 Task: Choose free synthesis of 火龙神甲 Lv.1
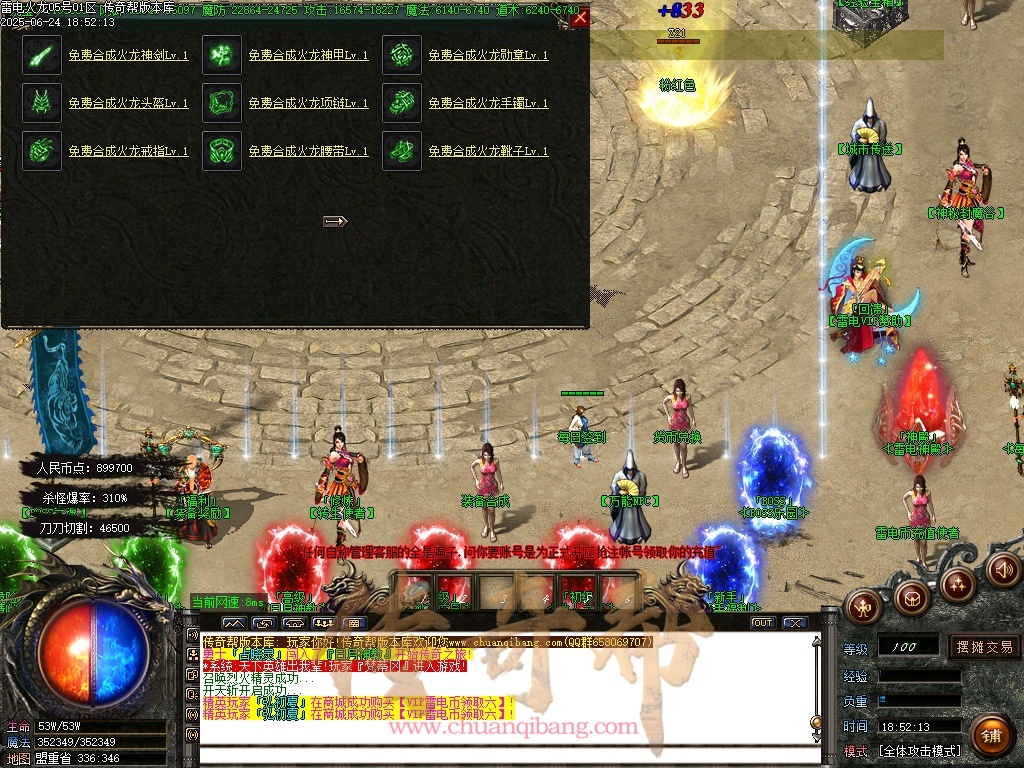(x=308, y=55)
